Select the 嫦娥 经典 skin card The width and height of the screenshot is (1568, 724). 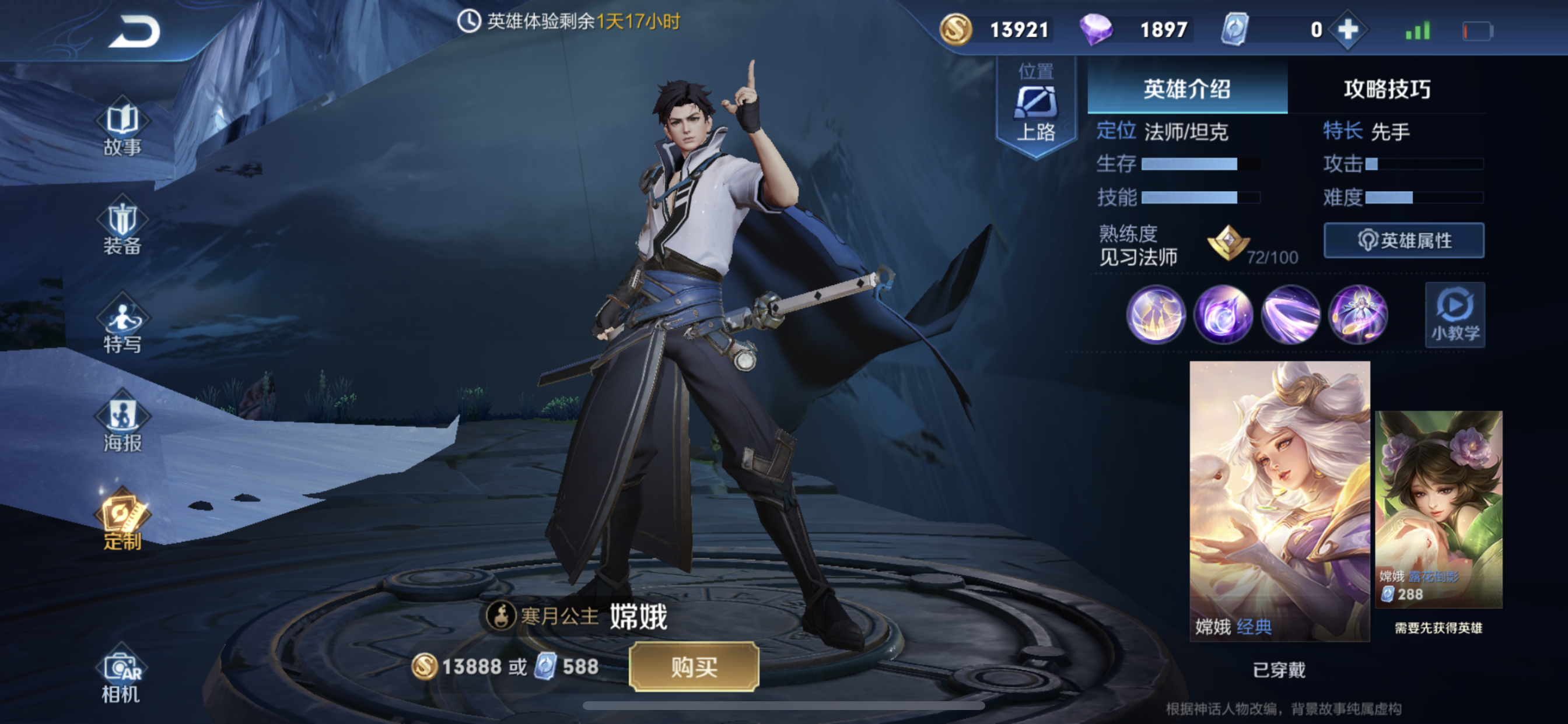pyautogui.click(x=1279, y=500)
